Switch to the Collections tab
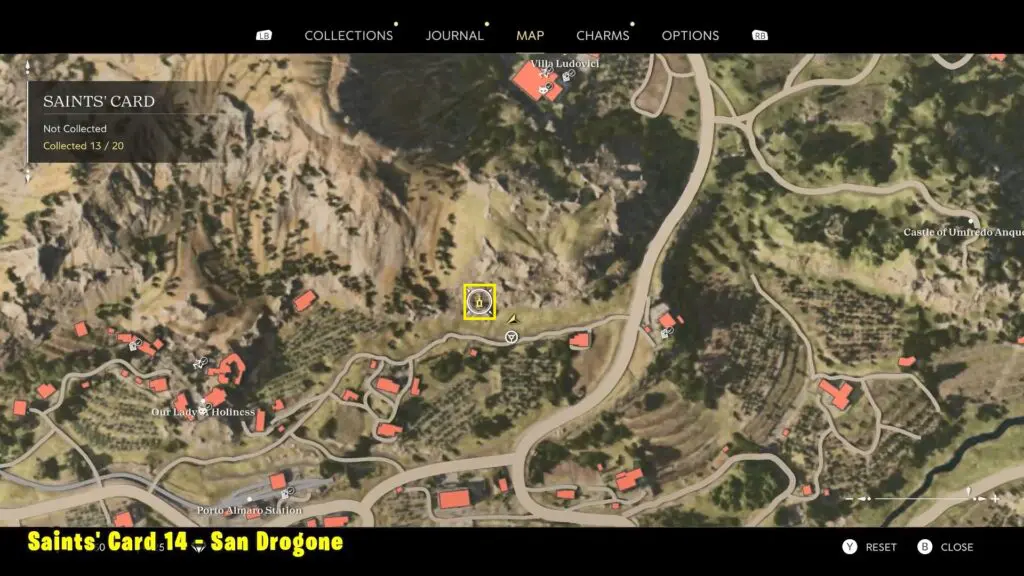The height and width of the screenshot is (576, 1024). tap(348, 35)
